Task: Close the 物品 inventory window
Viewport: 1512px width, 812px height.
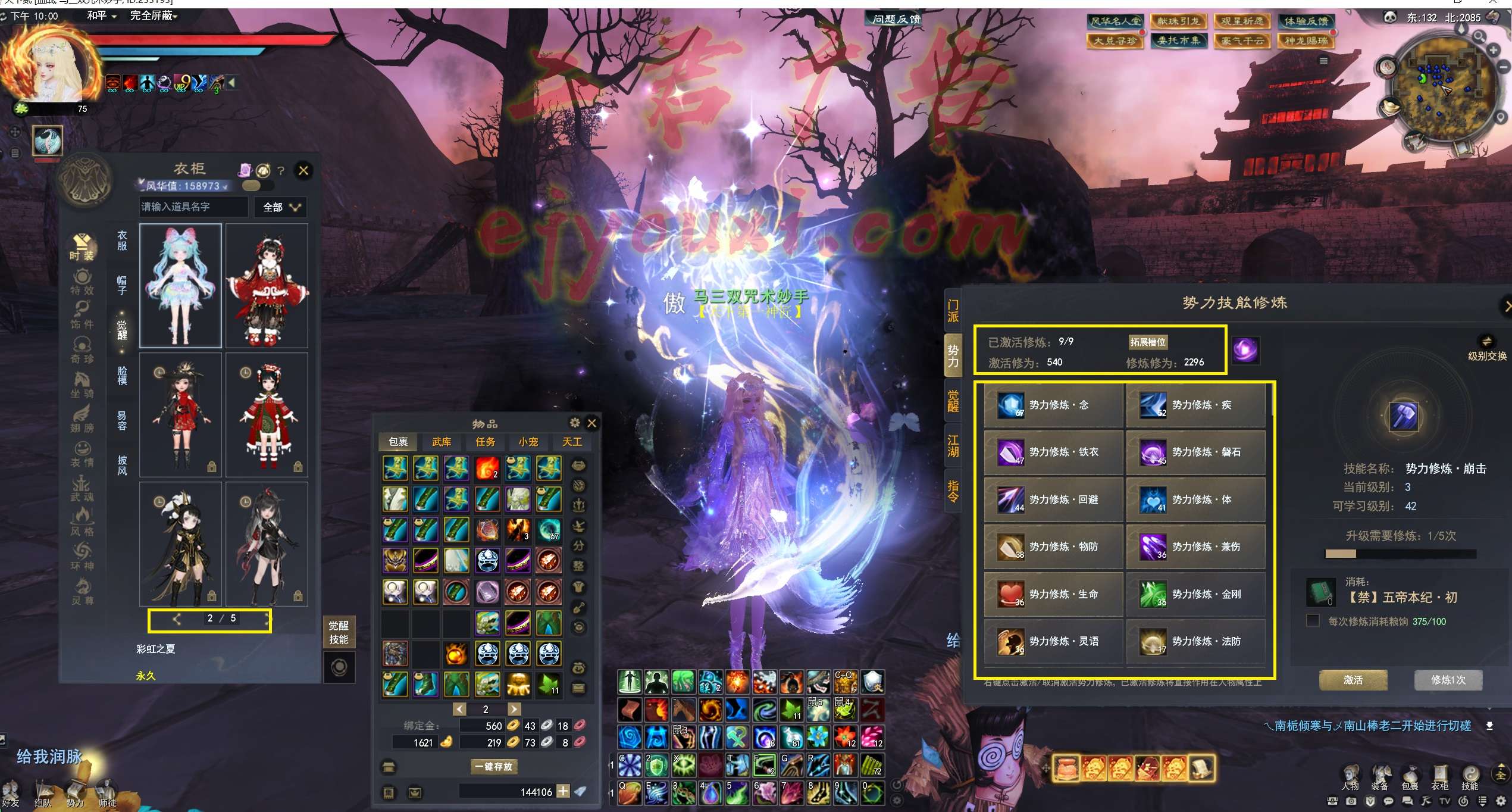Action: [x=591, y=423]
